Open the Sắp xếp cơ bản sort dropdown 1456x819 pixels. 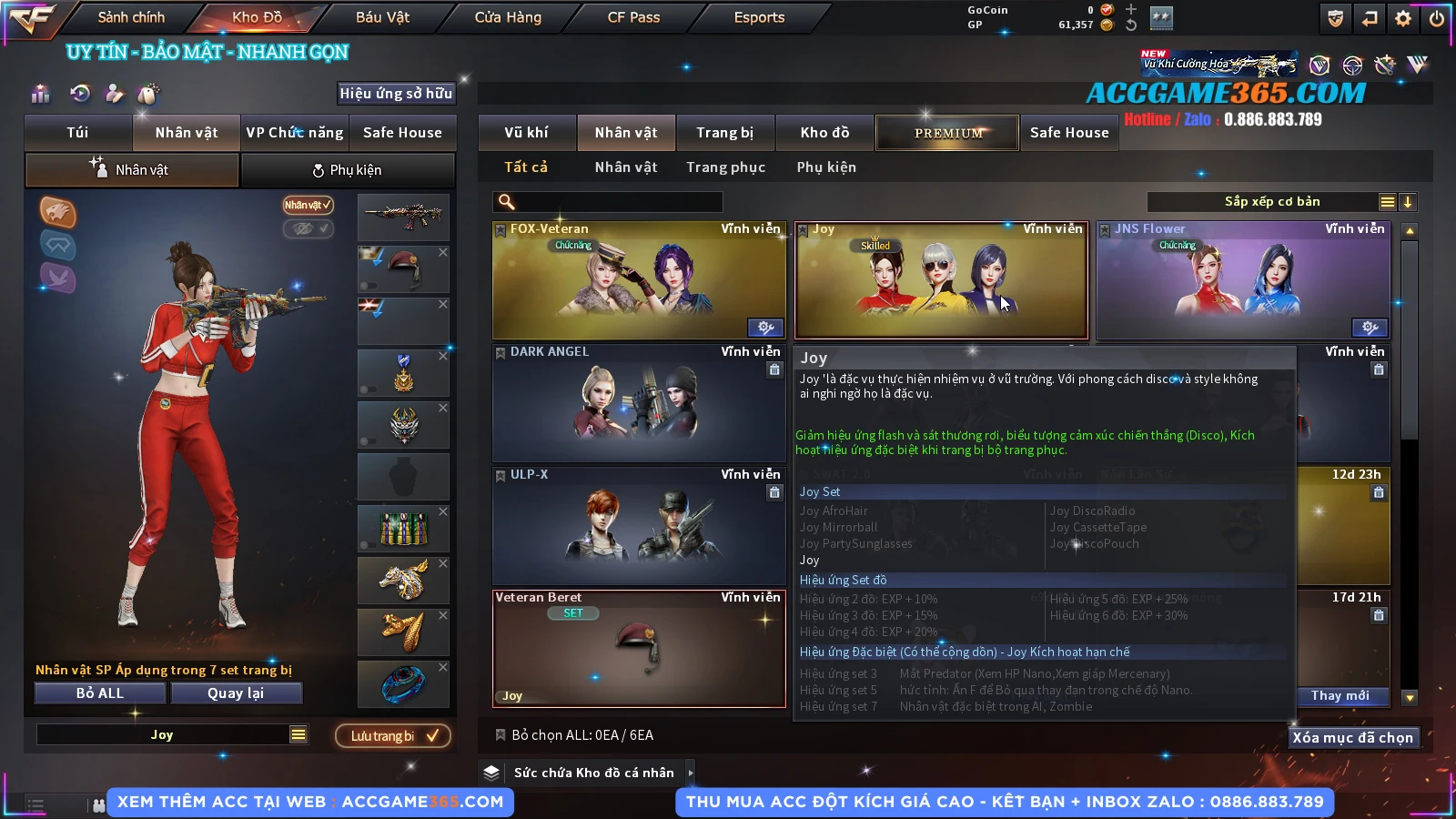coord(1271,202)
